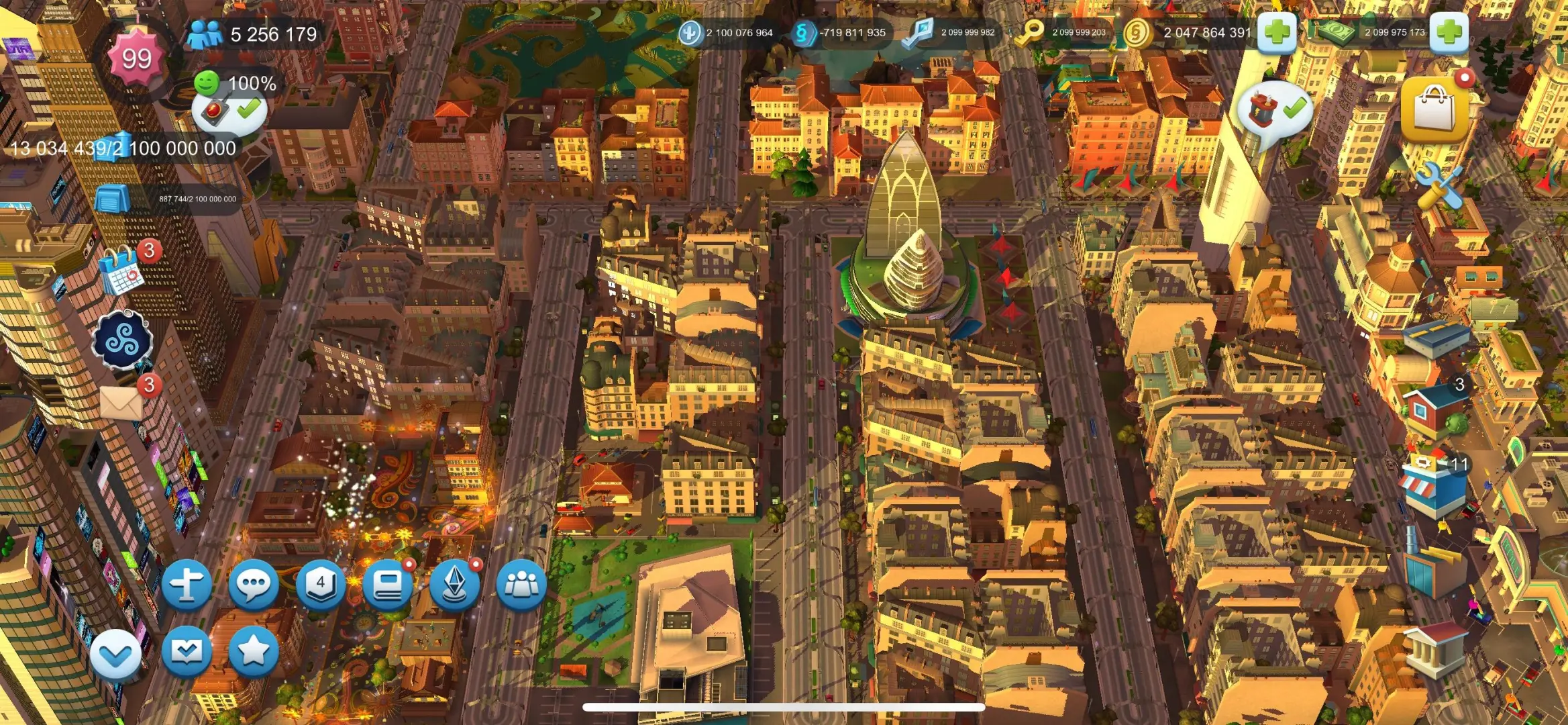This screenshot has width=1568, height=725.
Task: Open the columned government building menu
Action: pos(1434,648)
